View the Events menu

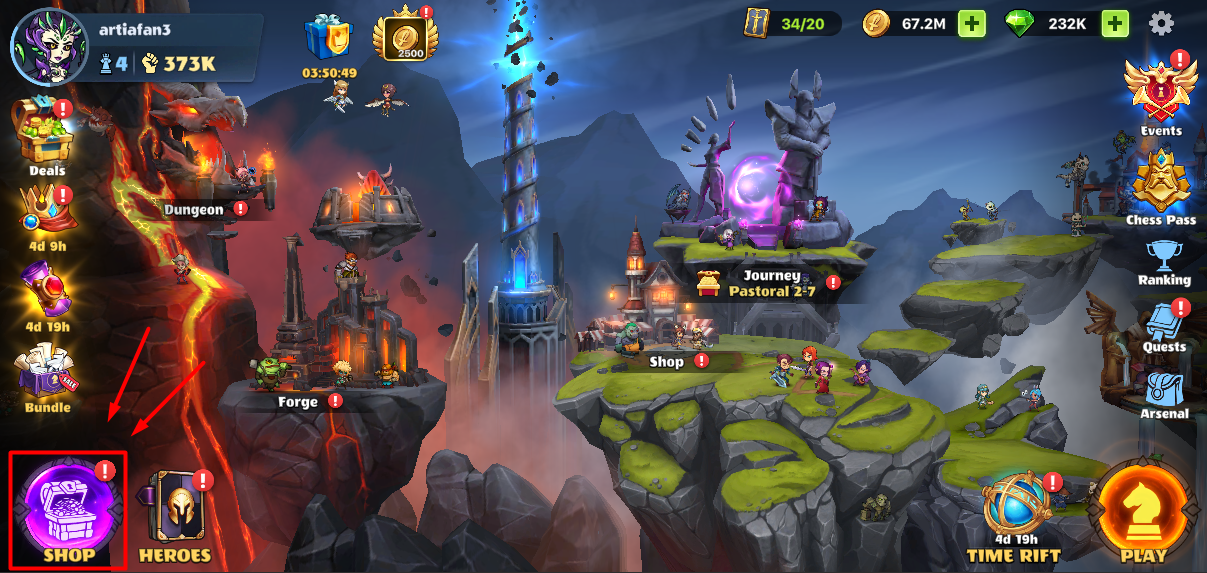point(1160,93)
